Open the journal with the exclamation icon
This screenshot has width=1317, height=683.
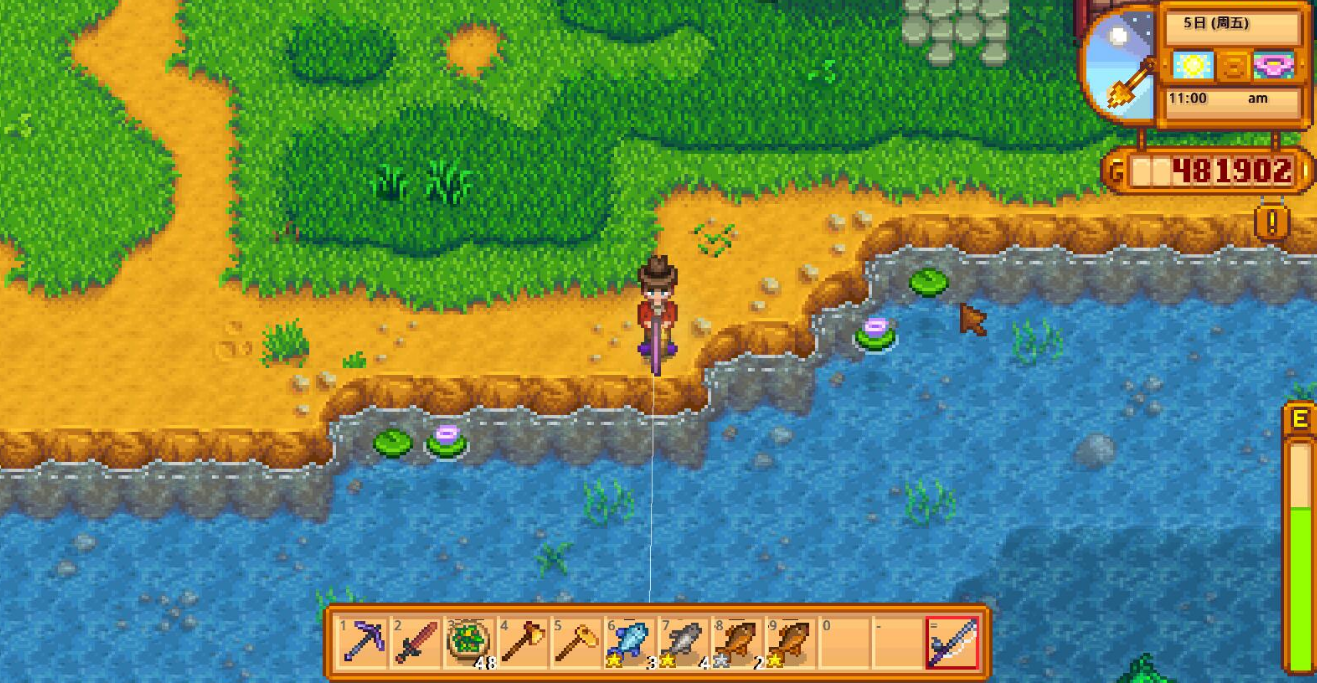point(1272,222)
